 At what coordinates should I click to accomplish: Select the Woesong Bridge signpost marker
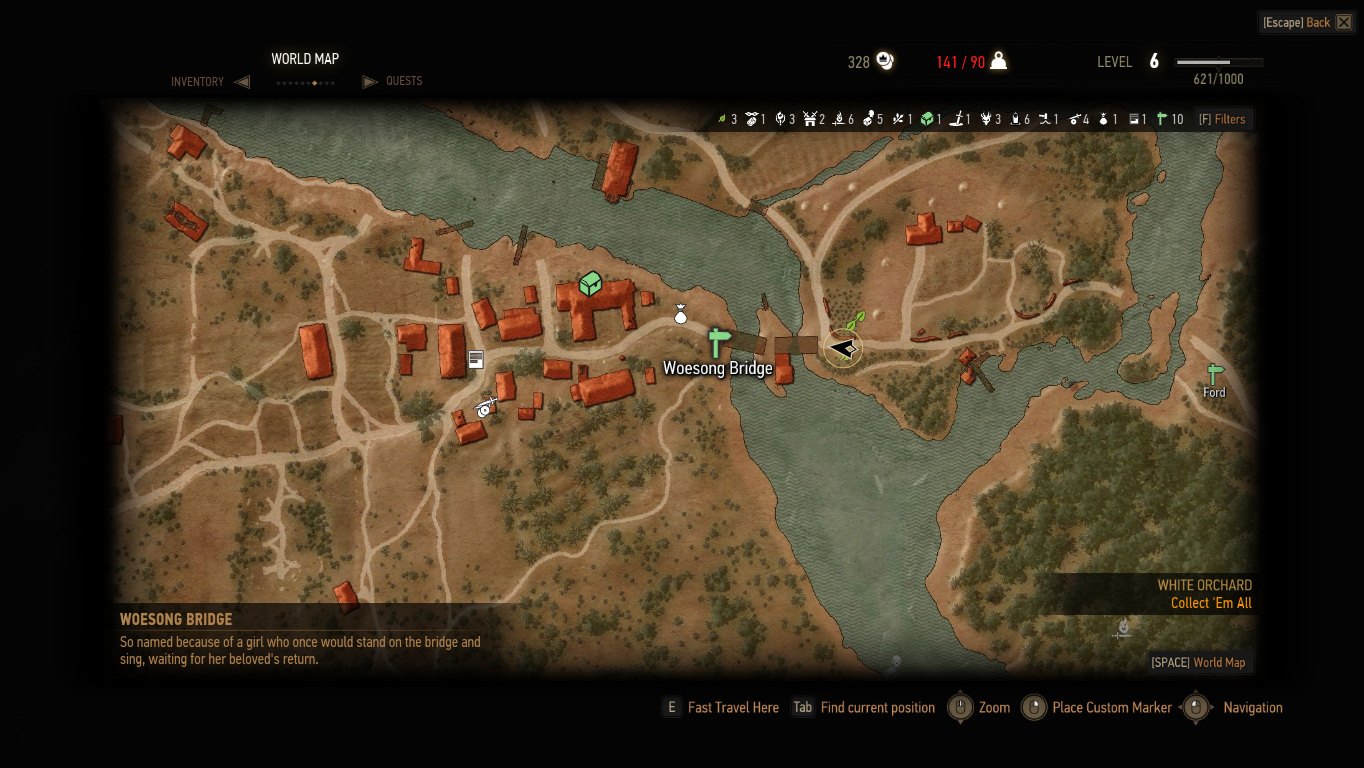[x=718, y=343]
